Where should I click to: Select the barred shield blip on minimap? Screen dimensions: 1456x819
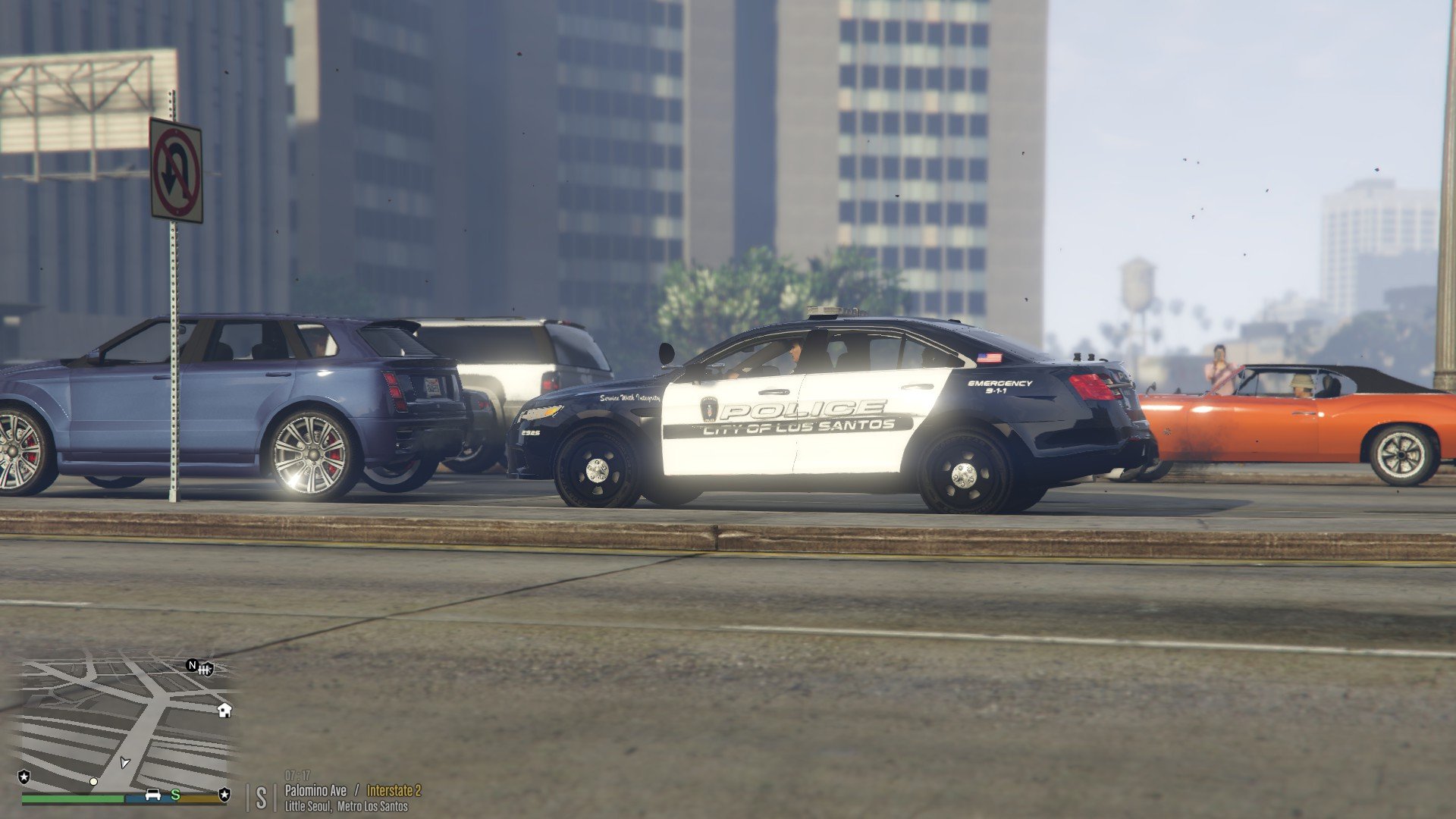coord(206,668)
